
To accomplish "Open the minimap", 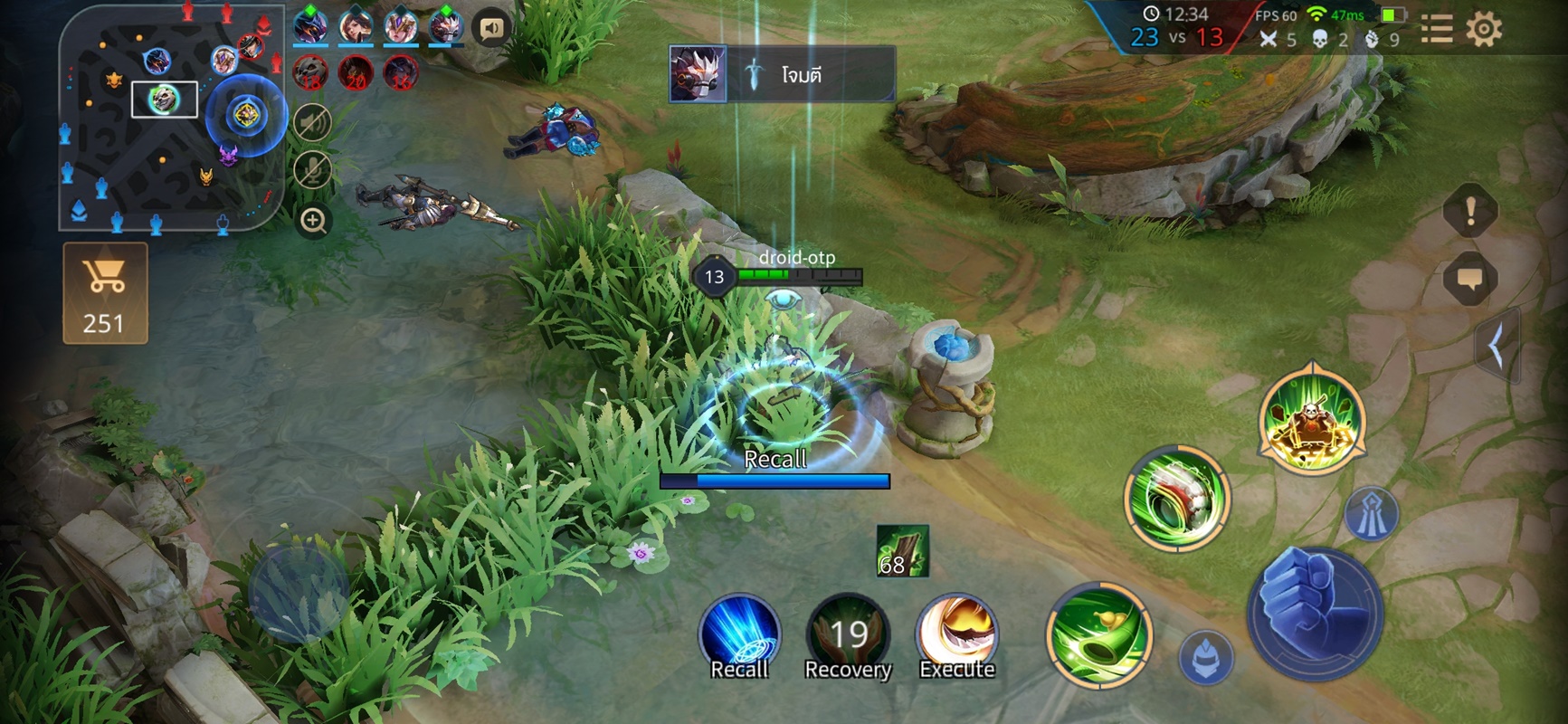I will pyautogui.click(x=172, y=116).
